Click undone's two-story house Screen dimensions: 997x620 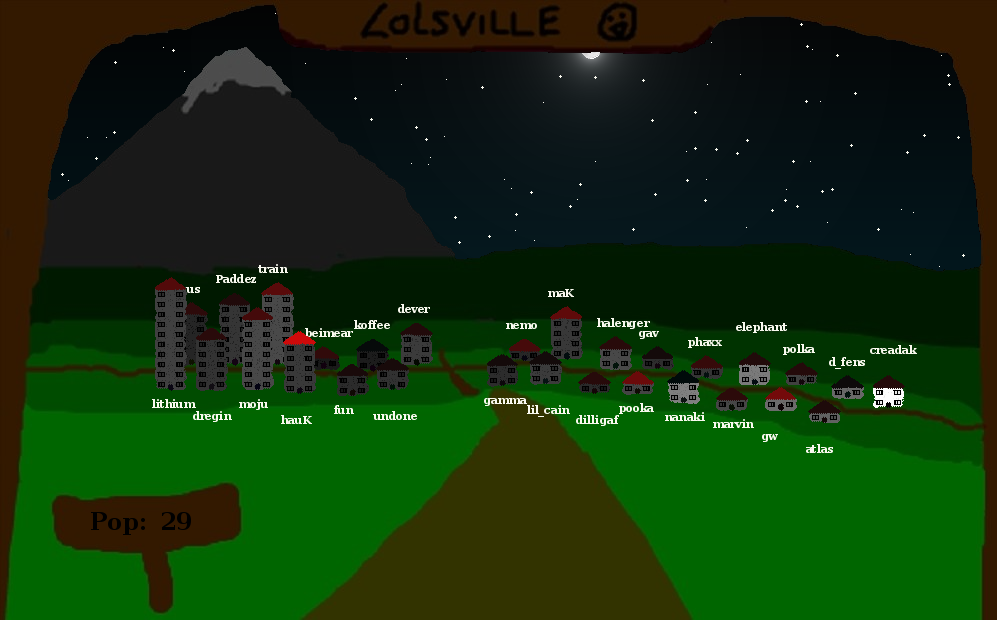click(392, 375)
